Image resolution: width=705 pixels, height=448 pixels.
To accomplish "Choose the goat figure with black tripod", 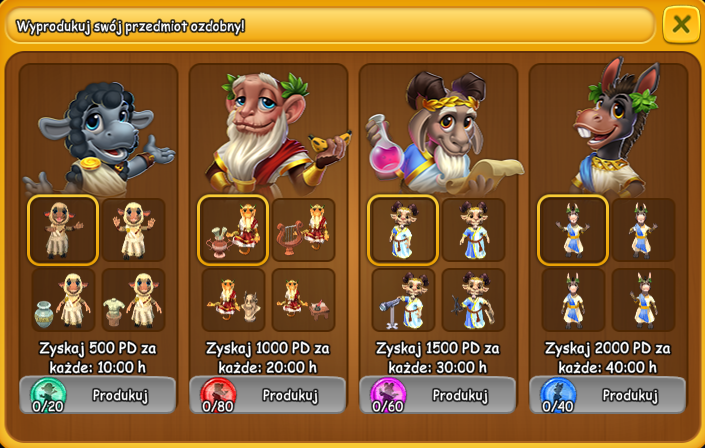I will click(x=473, y=300).
